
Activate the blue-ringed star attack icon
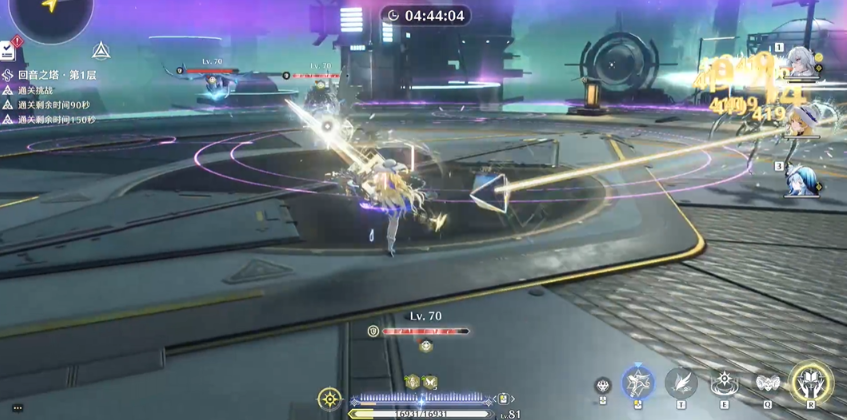coord(638,383)
